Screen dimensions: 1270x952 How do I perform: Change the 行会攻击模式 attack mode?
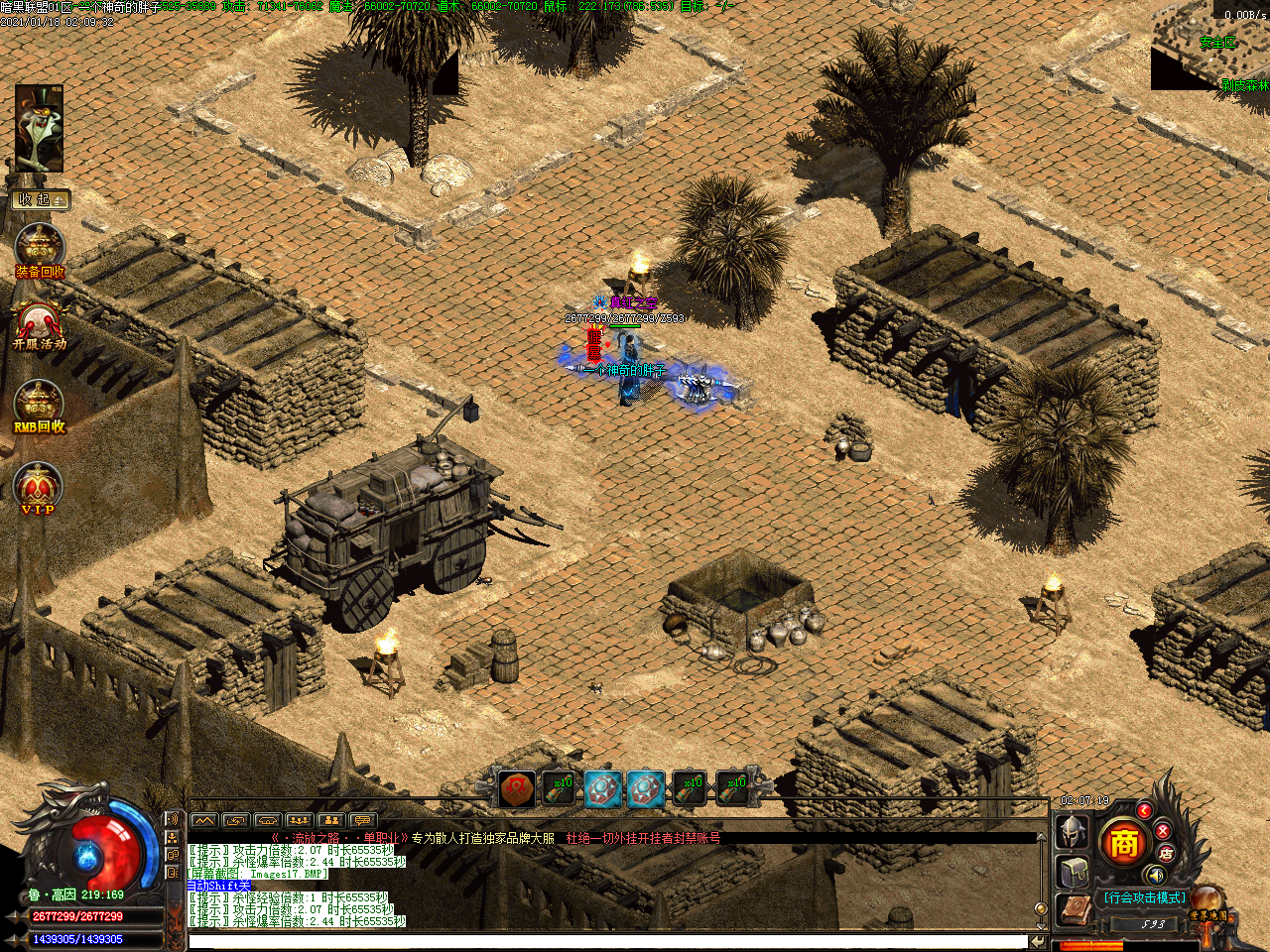pyautogui.click(x=1144, y=897)
